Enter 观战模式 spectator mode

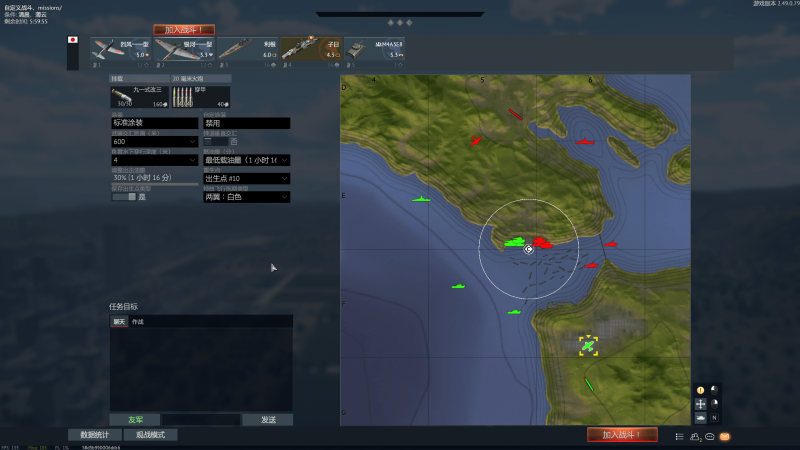pyautogui.click(x=150, y=435)
